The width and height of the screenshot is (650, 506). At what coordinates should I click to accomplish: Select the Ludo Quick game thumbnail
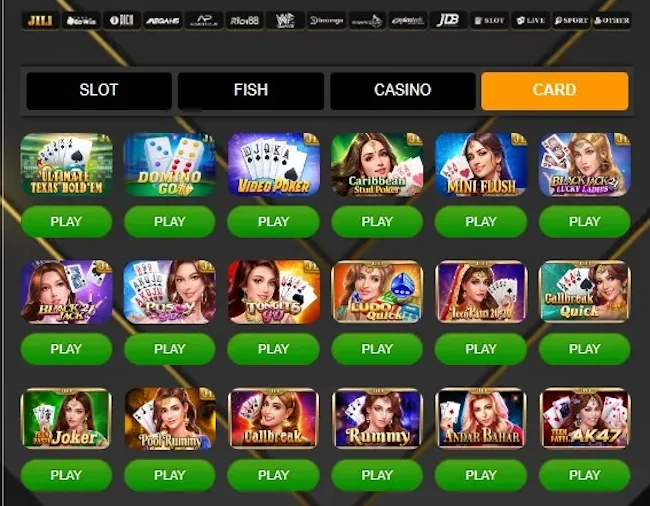pyautogui.click(x=377, y=292)
